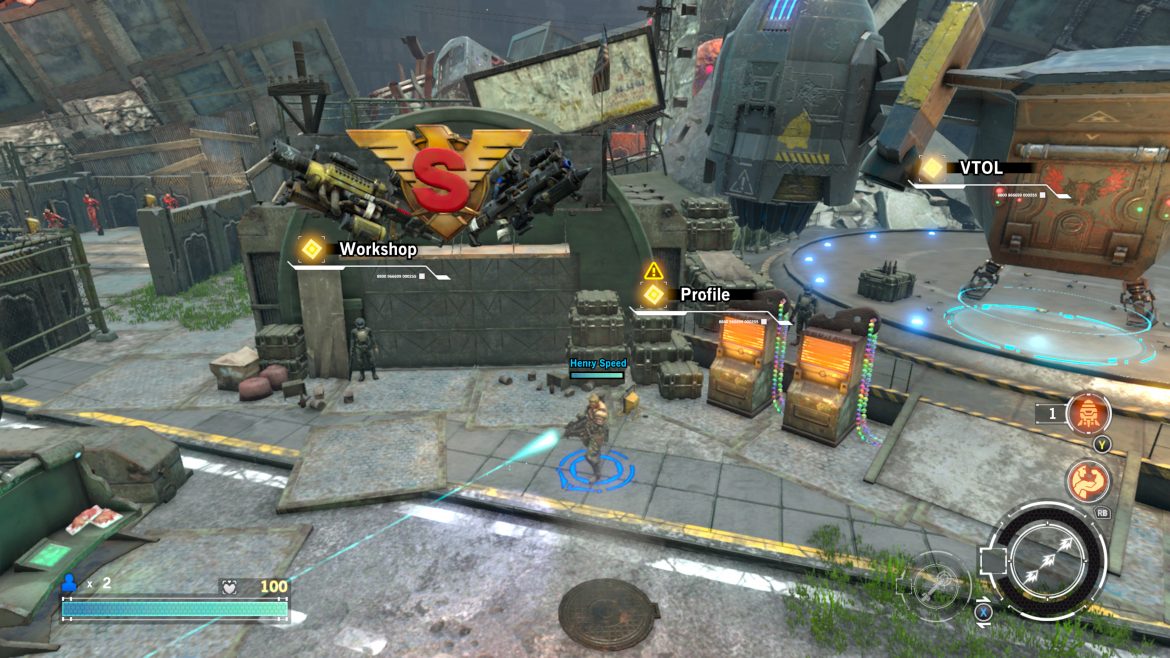Use the flexing-arm ability icon

(x=1088, y=481)
